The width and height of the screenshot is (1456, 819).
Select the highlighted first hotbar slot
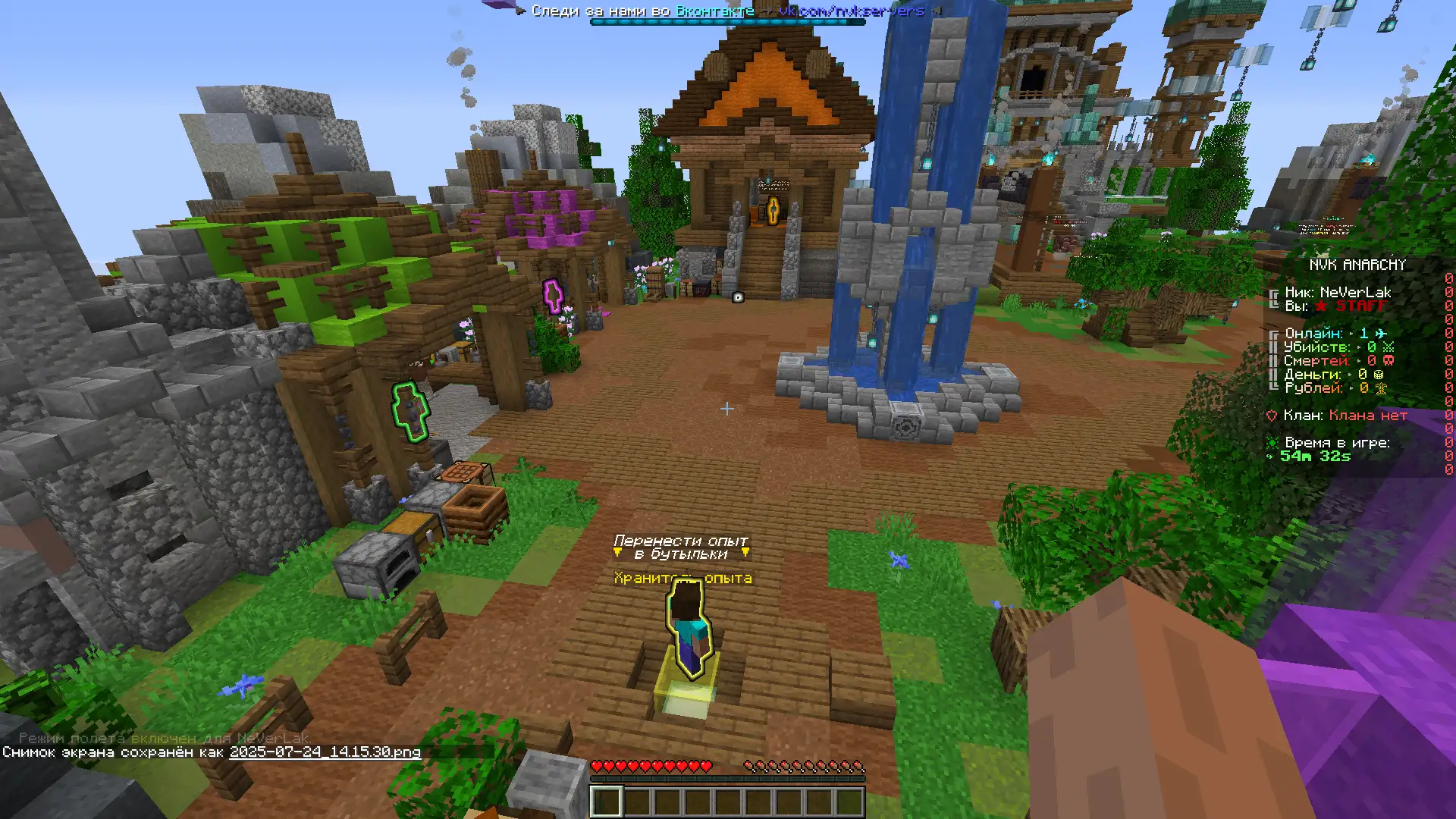coord(606,802)
